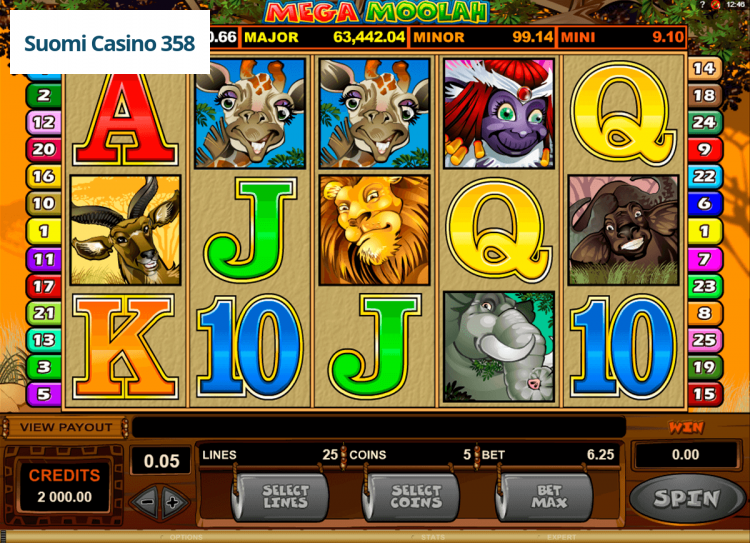This screenshot has height=543, width=750.
Task: Decrease coin size with minus button
Action: click(144, 501)
